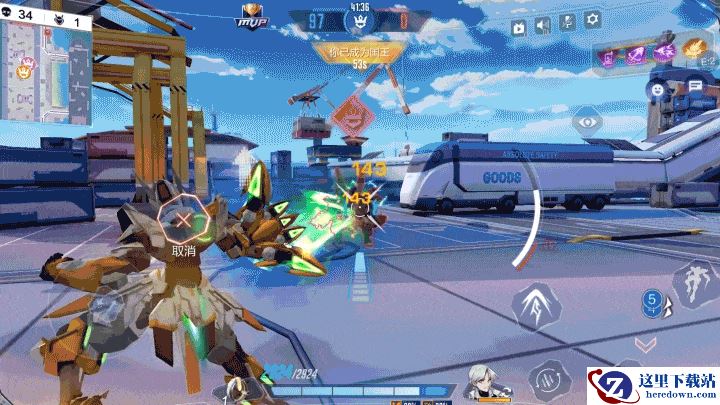Open the smiley emote button
The height and width of the screenshot is (405, 720).
coord(657,89)
